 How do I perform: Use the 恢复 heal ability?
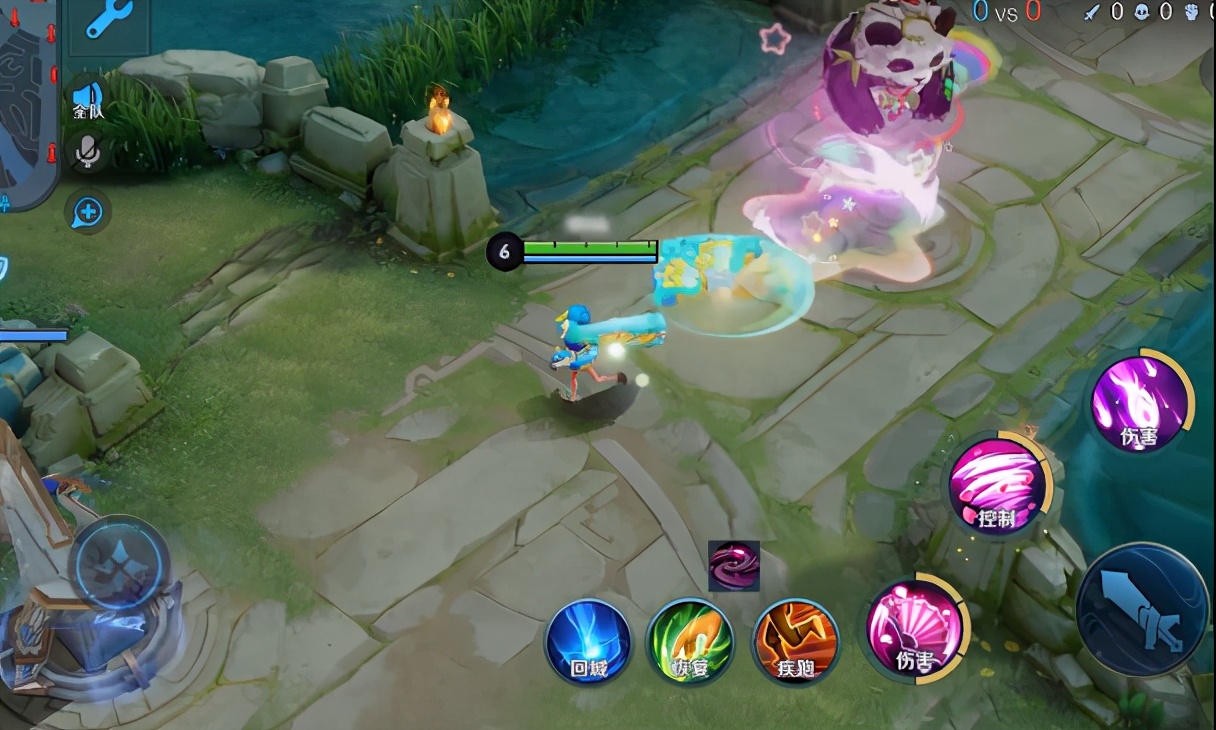pos(690,641)
